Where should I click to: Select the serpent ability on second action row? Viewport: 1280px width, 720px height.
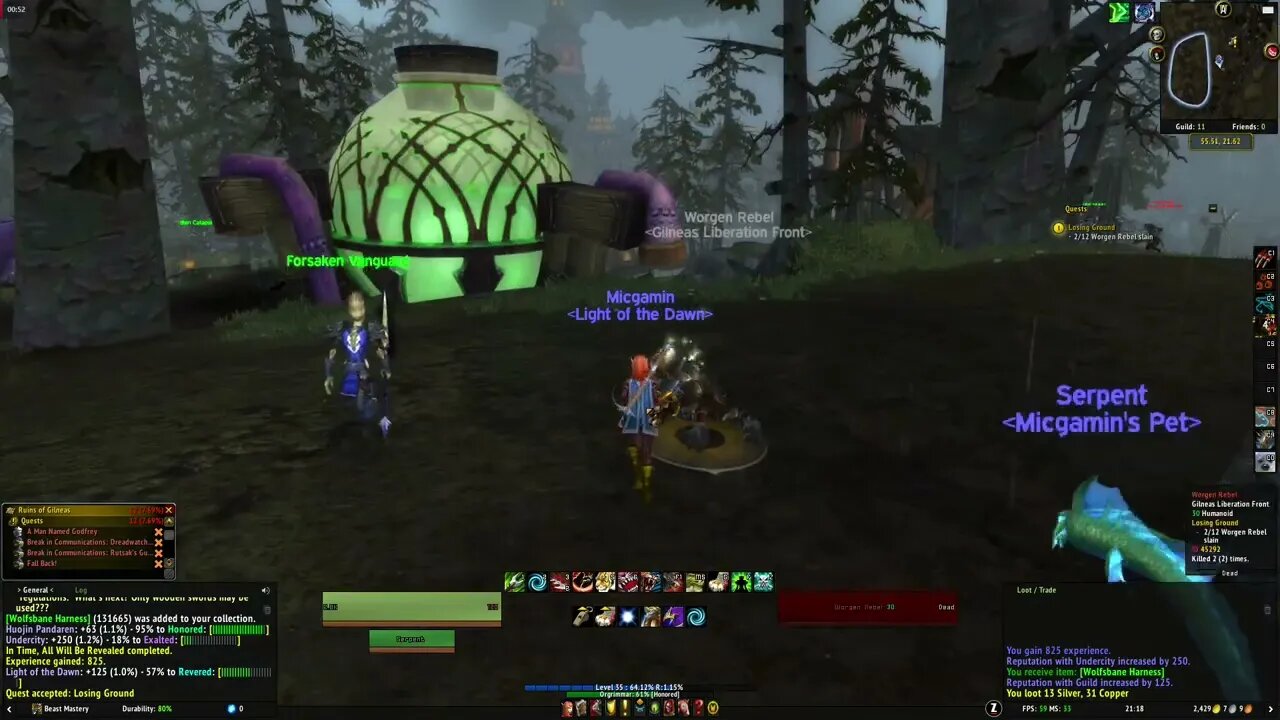[650, 616]
